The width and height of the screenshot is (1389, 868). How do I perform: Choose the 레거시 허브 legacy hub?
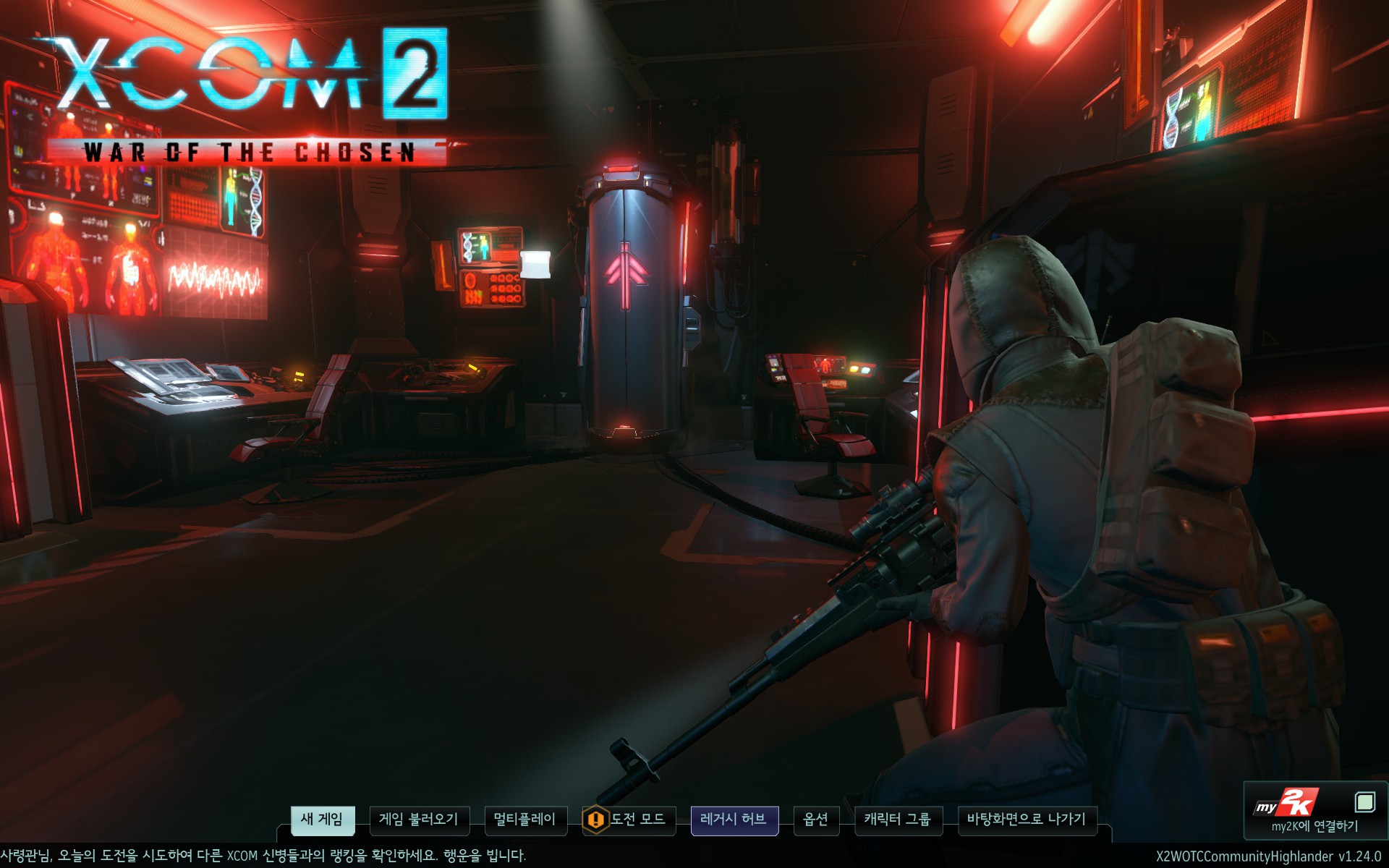click(x=734, y=820)
